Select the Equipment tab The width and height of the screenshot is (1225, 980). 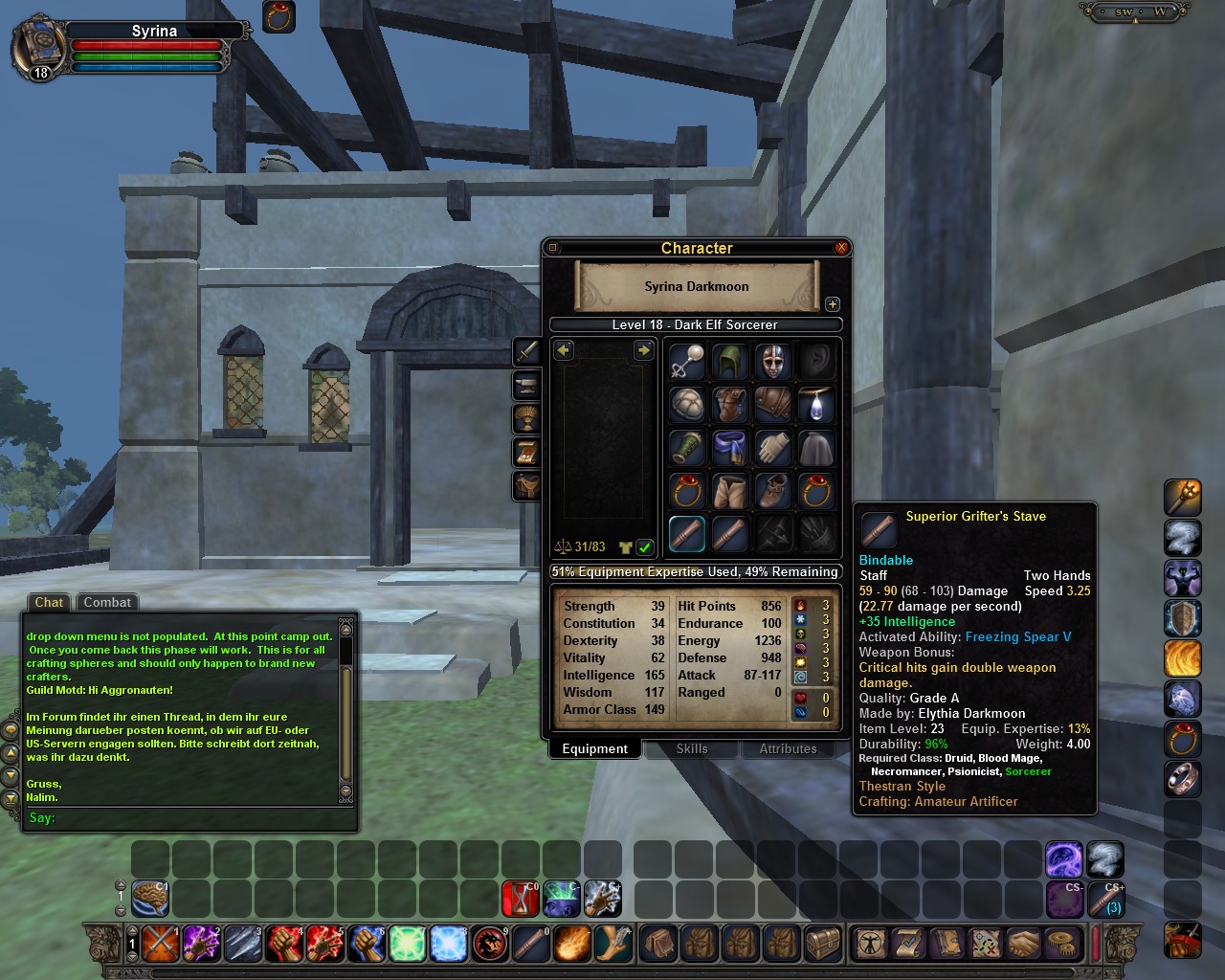(594, 749)
